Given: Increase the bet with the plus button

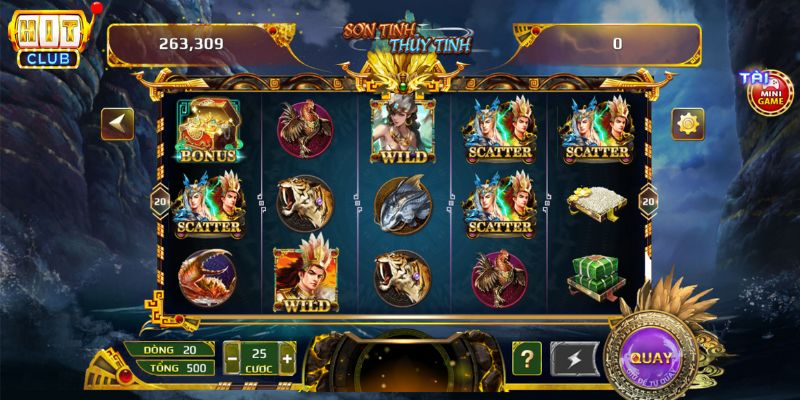Looking at the screenshot, I should coord(288,357).
